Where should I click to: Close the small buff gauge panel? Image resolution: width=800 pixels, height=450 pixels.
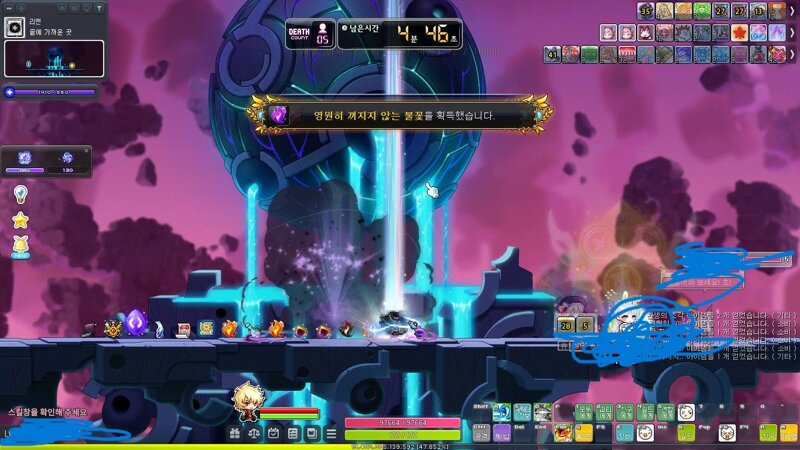[x=86, y=151]
